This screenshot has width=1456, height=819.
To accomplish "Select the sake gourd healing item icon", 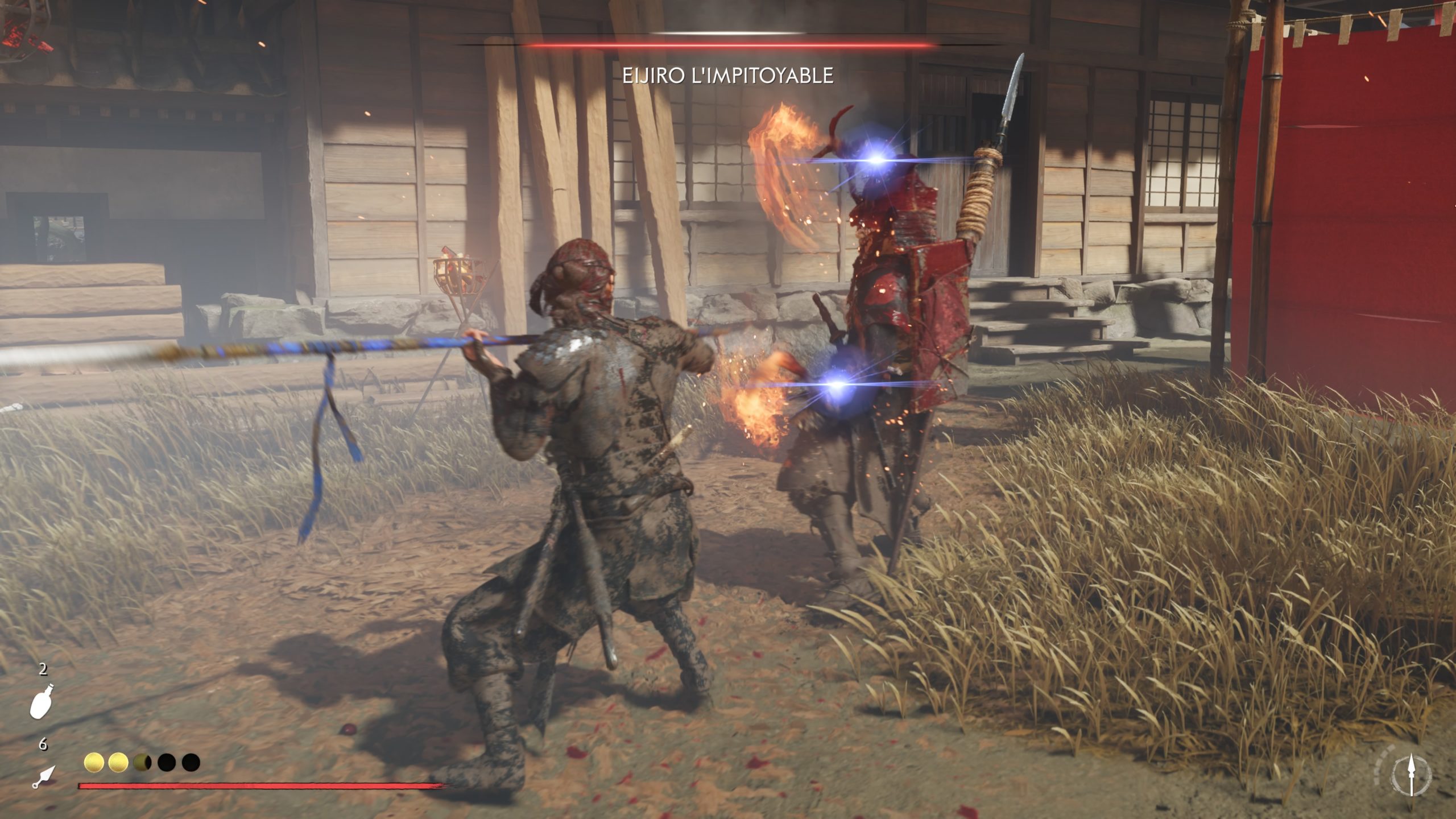I will click(42, 702).
